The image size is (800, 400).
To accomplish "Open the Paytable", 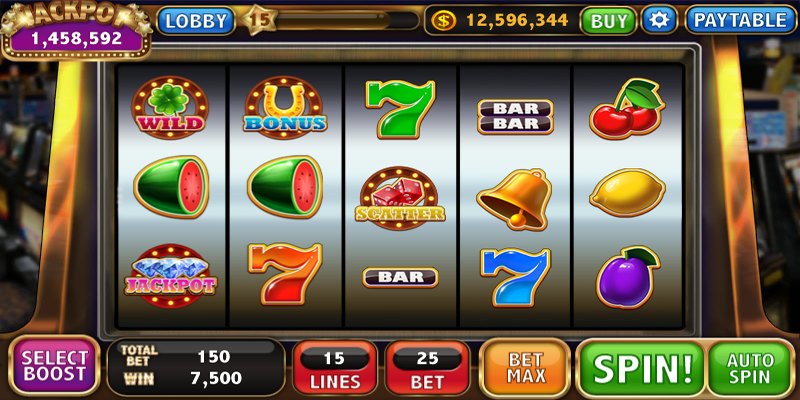I will 741,20.
